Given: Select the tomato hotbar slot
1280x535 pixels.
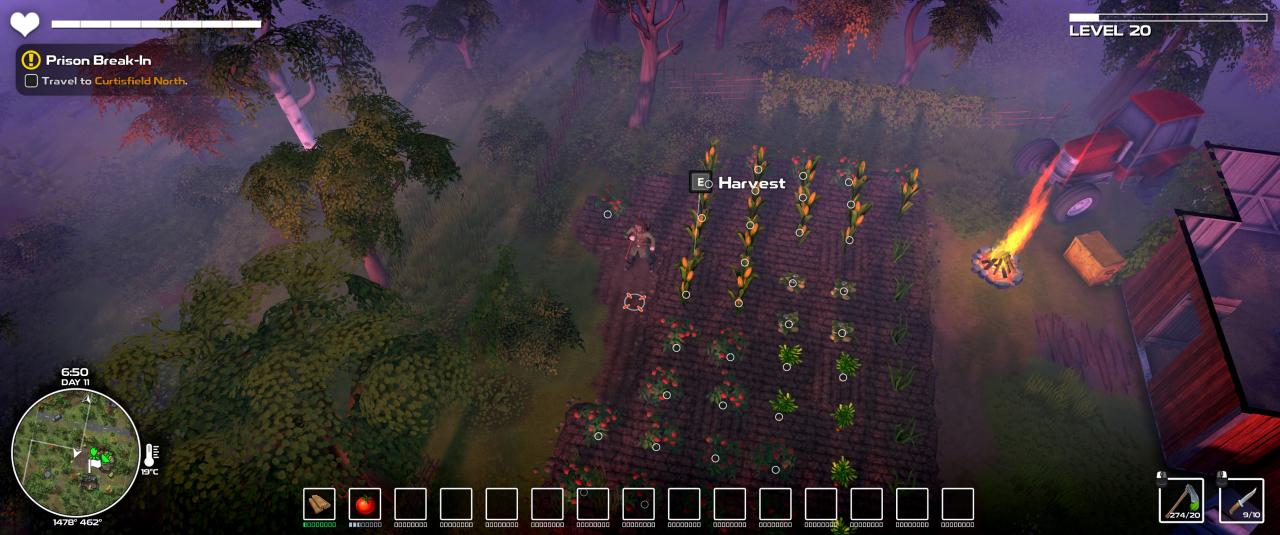Looking at the screenshot, I should point(365,503).
